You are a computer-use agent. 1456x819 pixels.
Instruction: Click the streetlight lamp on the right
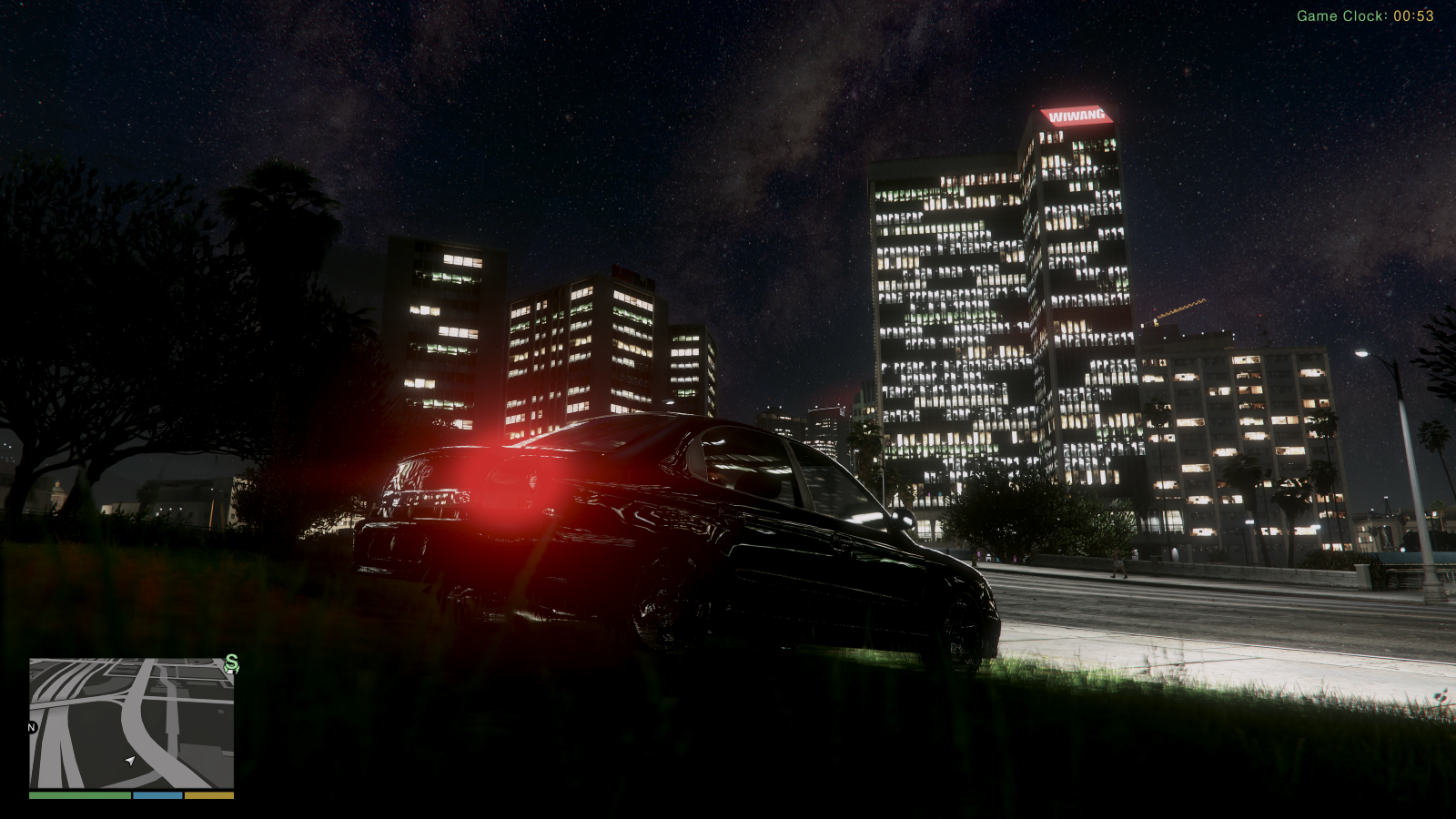tap(1360, 354)
